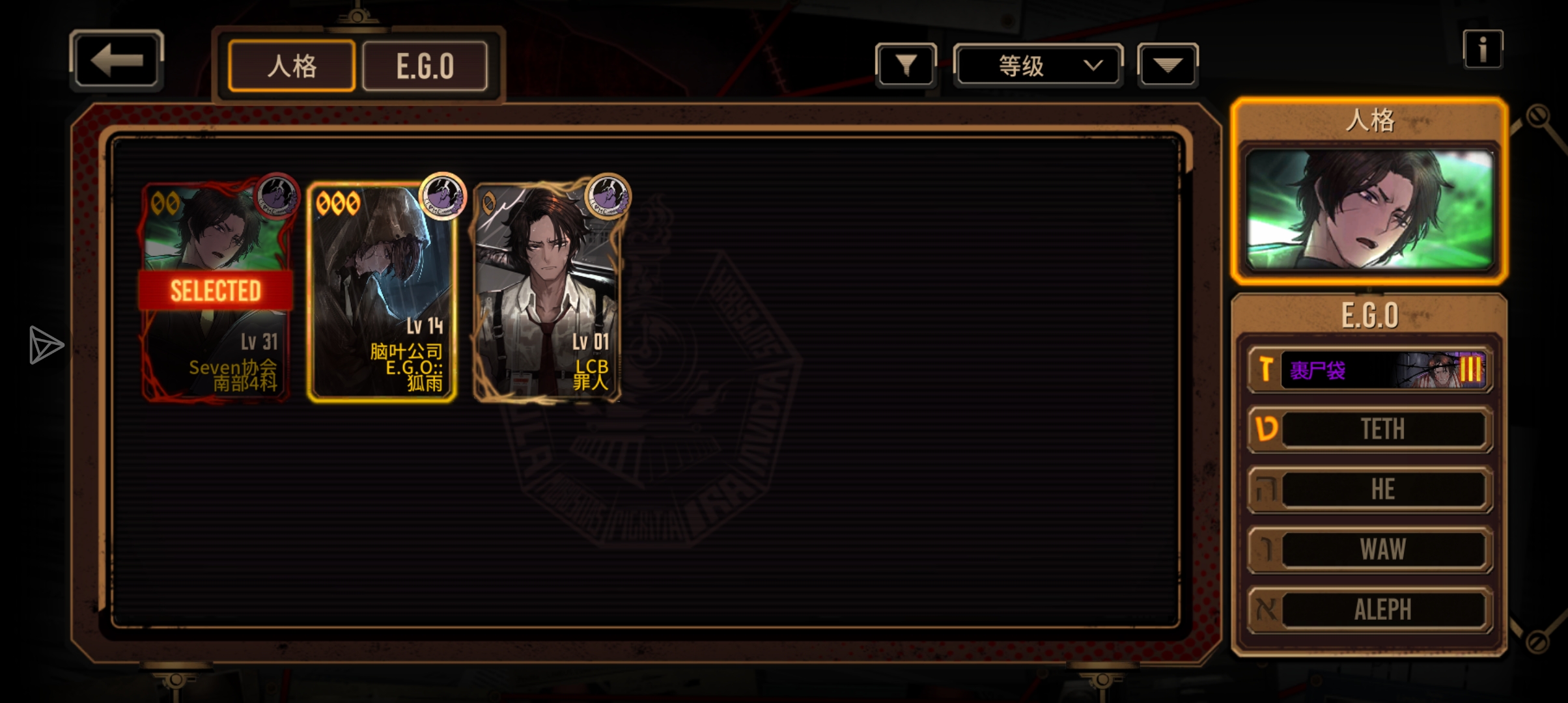
Task: Switch to the 人格 tab
Action: click(x=292, y=66)
